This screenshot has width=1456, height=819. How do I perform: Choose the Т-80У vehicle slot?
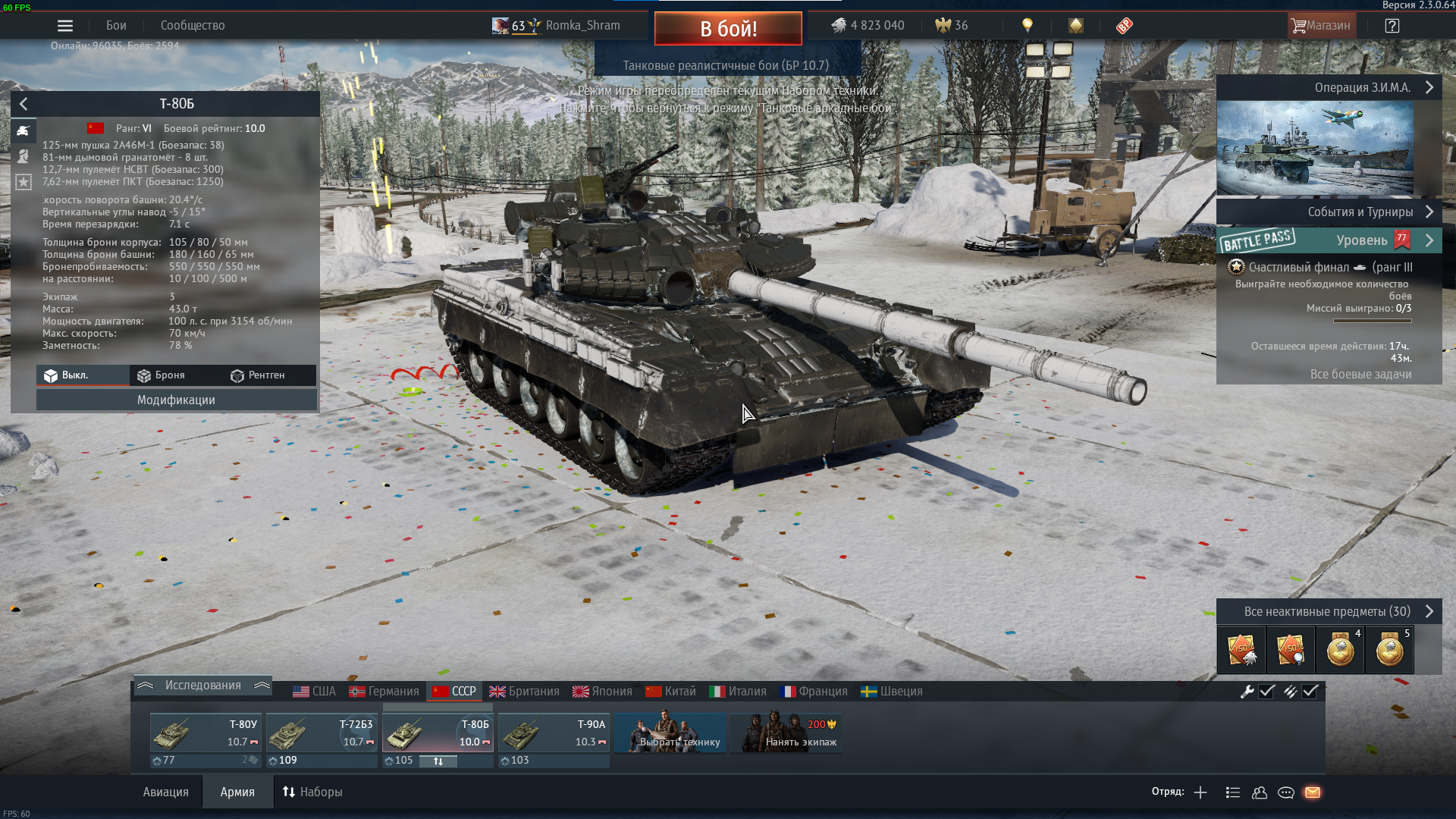pos(206,733)
